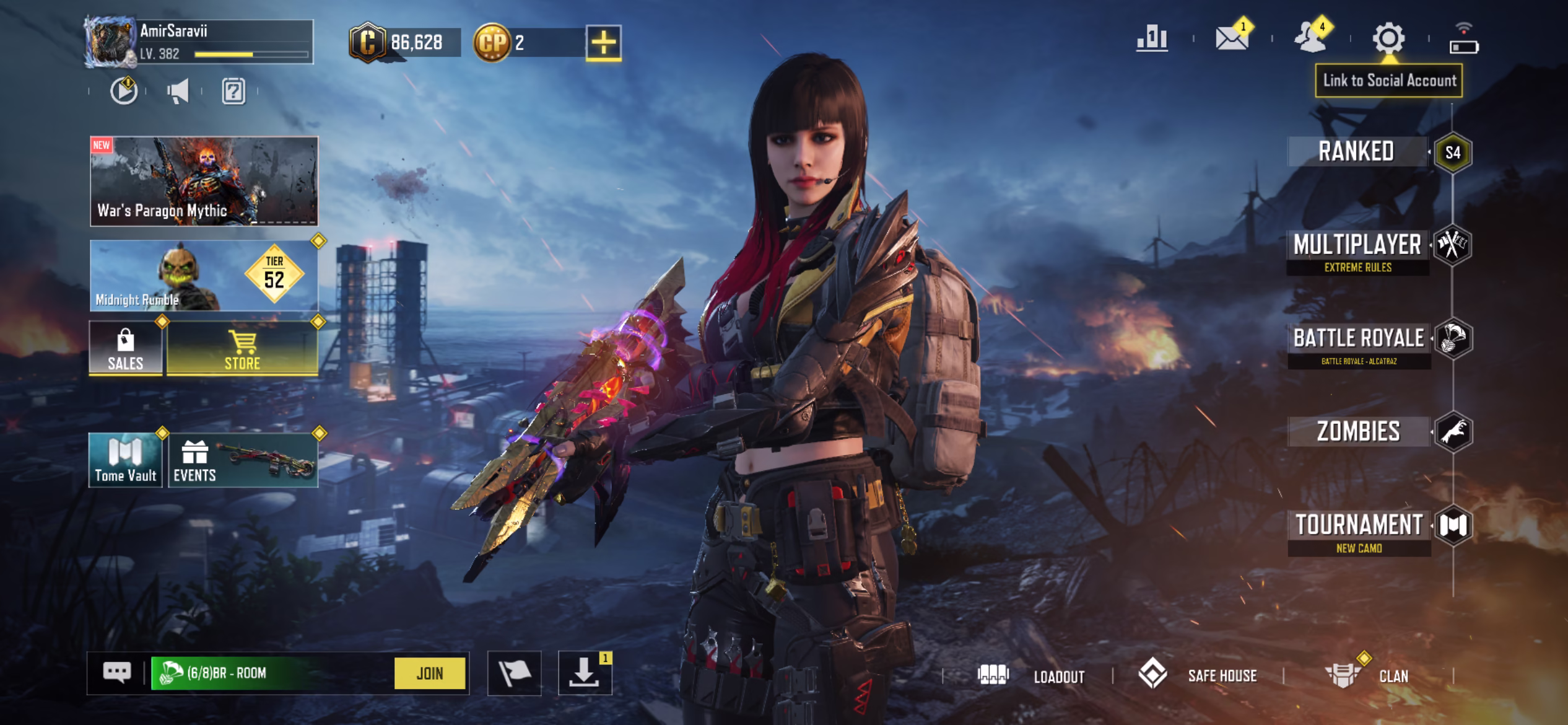Check the mail envelope icon
The width and height of the screenshot is (1568, 725).
[x=1231, y=39]
